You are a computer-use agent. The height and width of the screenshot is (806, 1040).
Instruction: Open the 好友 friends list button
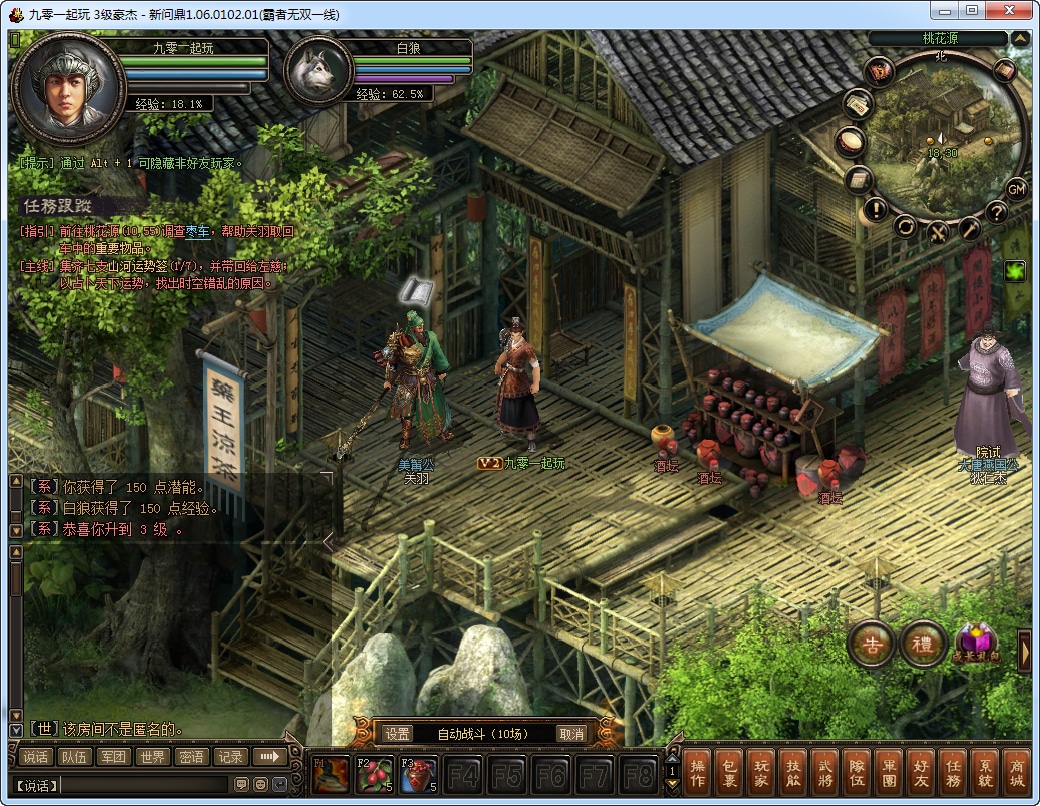[x=920, y=773]
